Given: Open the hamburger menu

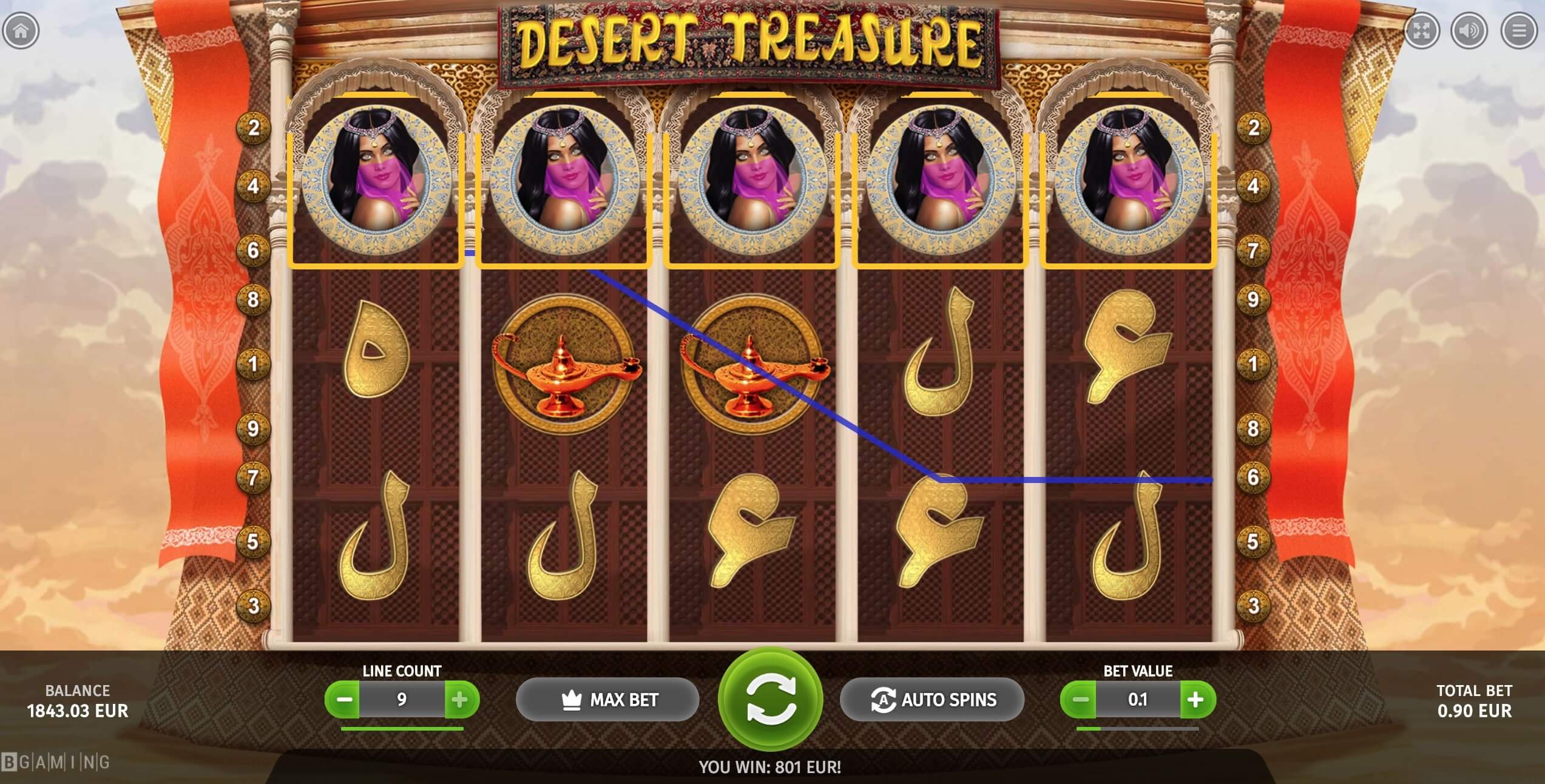Looking at the screenshot, I should point(1518,30).
